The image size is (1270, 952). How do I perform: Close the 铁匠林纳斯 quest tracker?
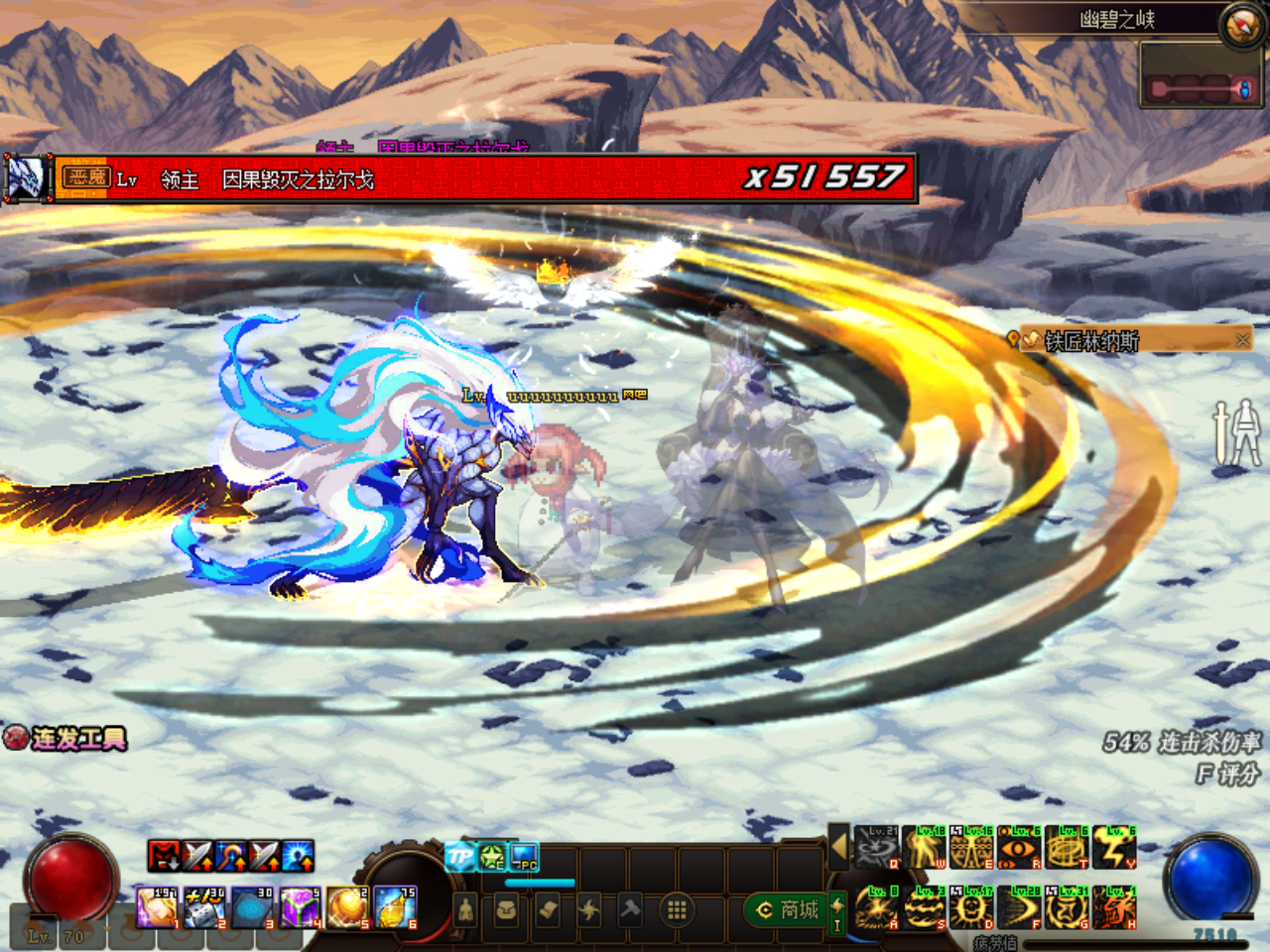tap(1242, 340)
